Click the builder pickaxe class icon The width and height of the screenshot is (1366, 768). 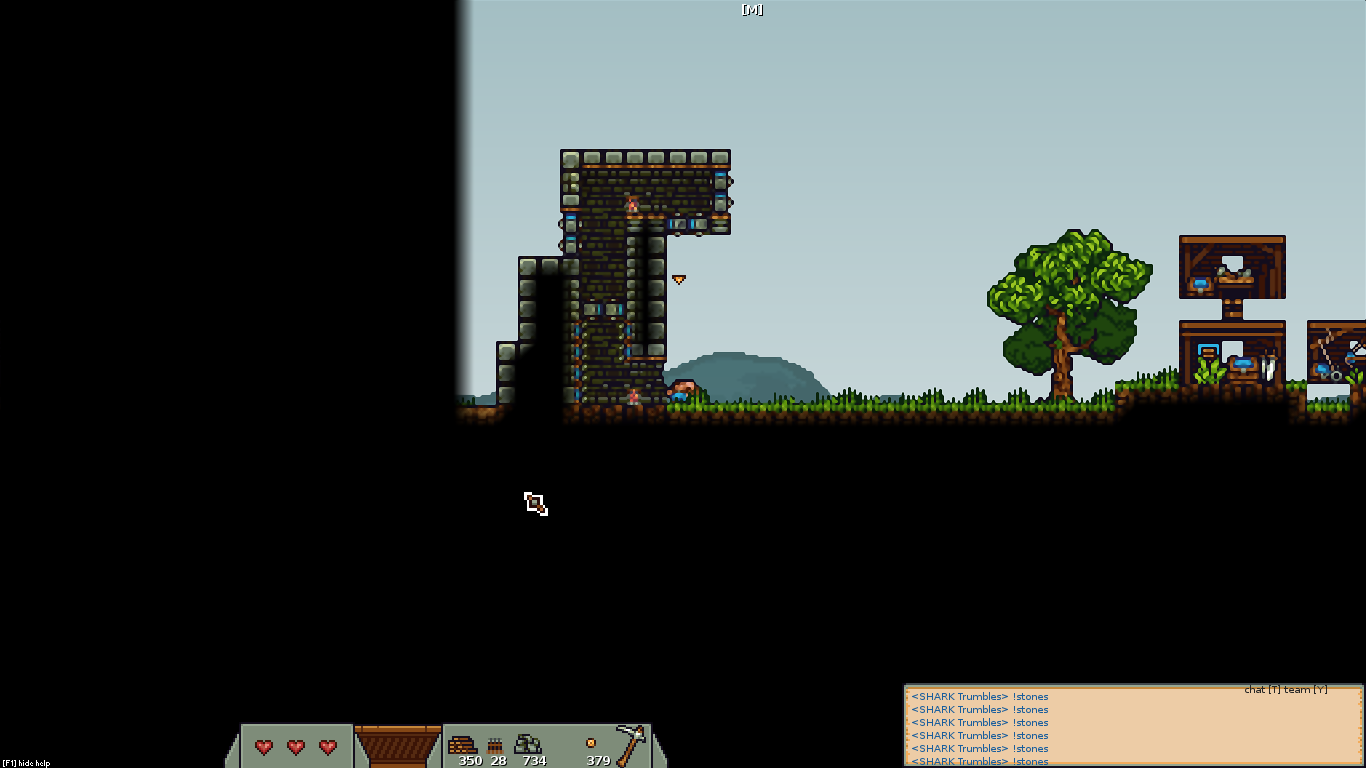(x=630, y=744)
